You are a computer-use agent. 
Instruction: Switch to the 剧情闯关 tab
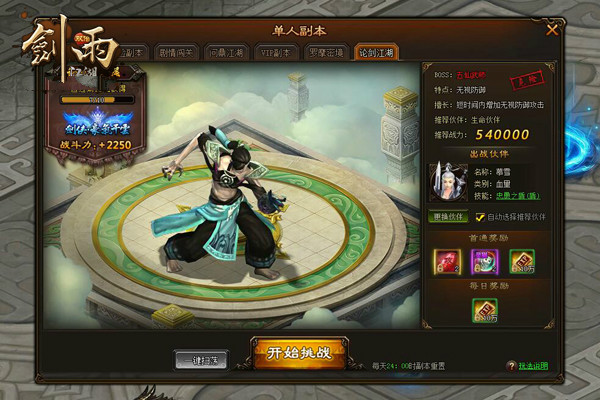(180, 51)
